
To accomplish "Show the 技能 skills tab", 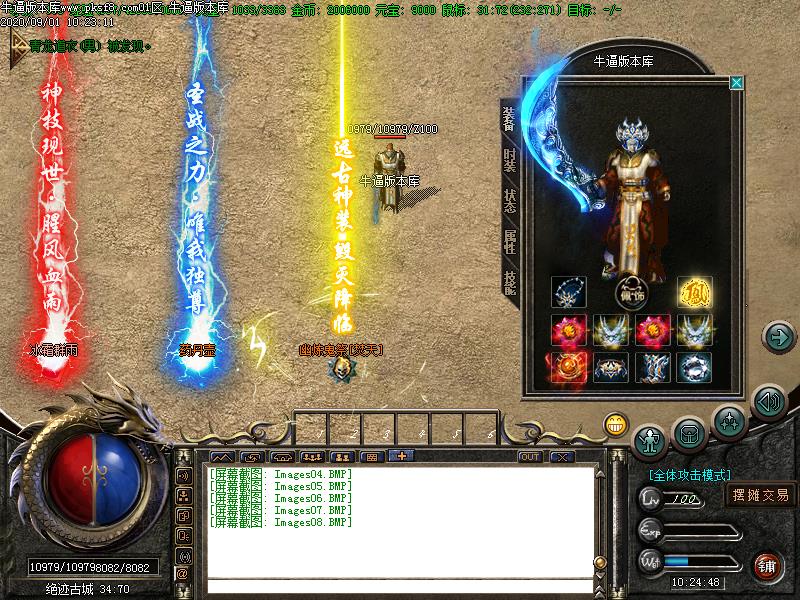I will pyautogui.click(x=510, y=283).
